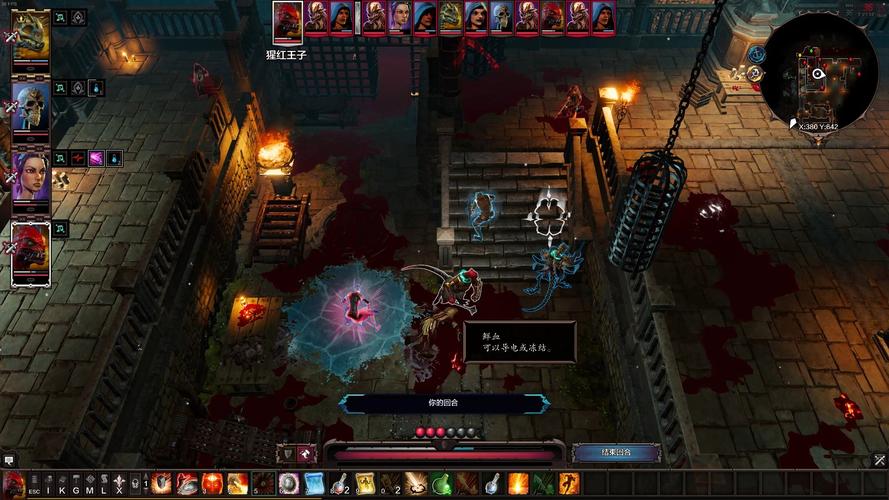
Task: Open the Red Prince hotbar portrait
Action: tap(11, 485)
